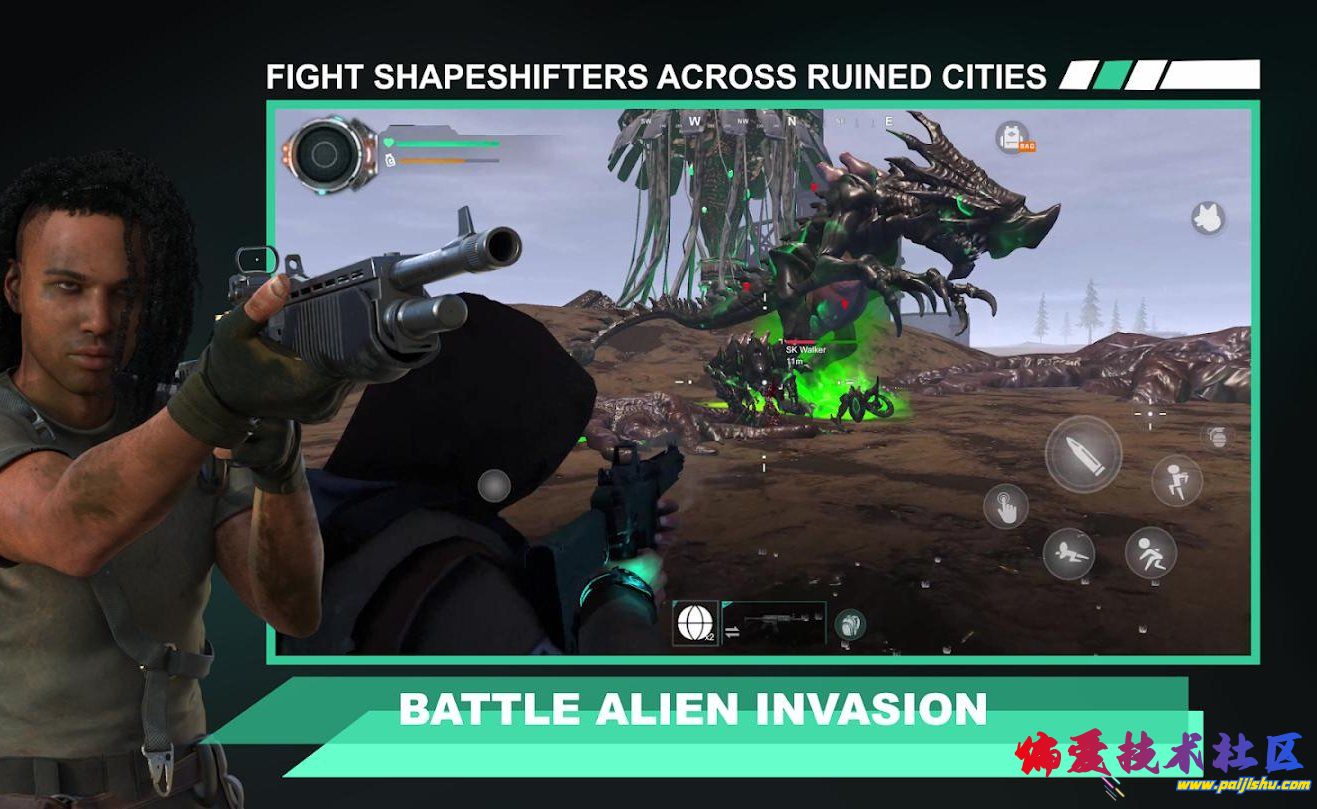Screen dimensions: 1317x809
Task: Tap the round teal button beside the rifle slot
Action: pos(849,624)
